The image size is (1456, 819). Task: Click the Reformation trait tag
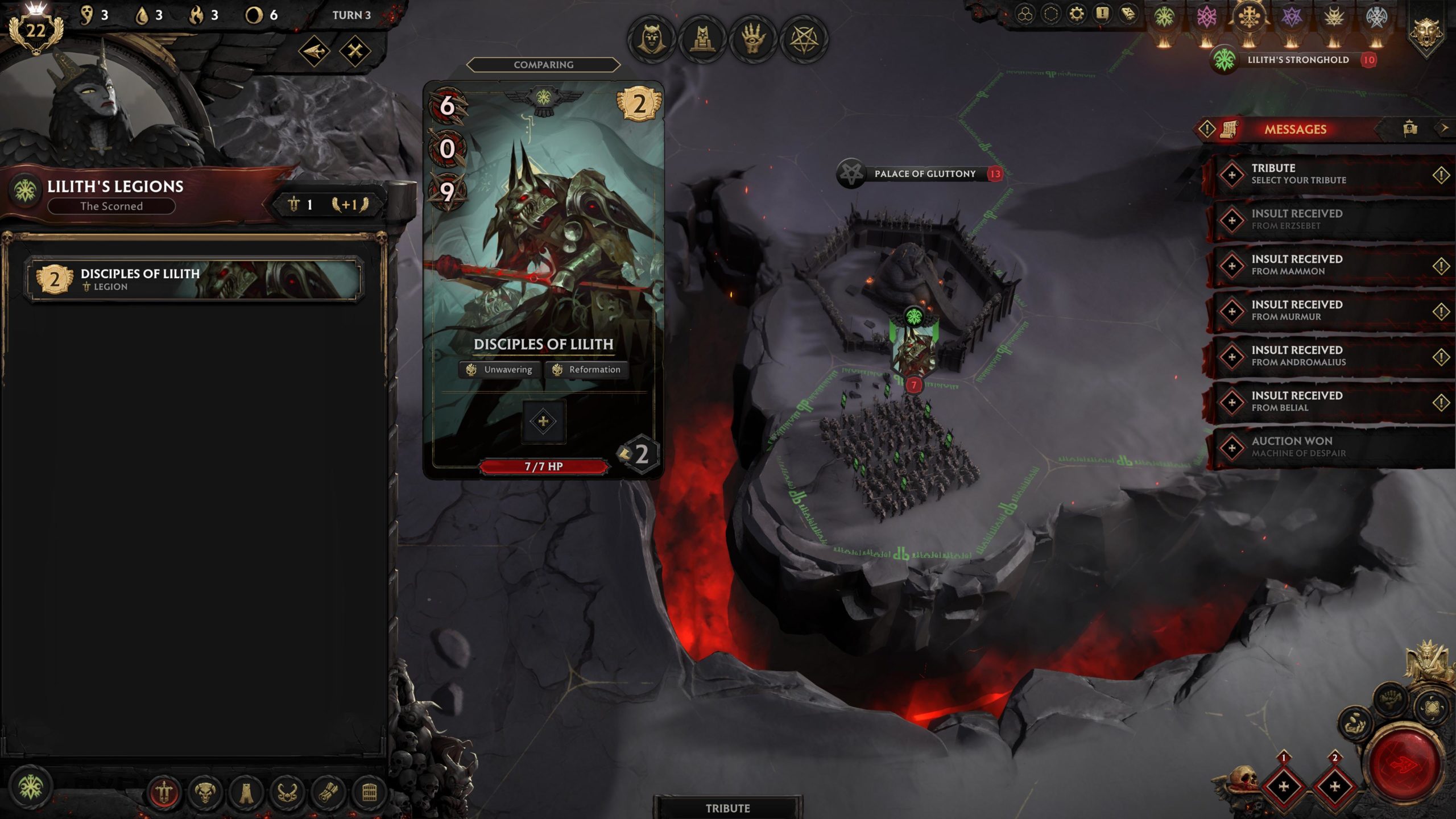(x=587, y=370)
